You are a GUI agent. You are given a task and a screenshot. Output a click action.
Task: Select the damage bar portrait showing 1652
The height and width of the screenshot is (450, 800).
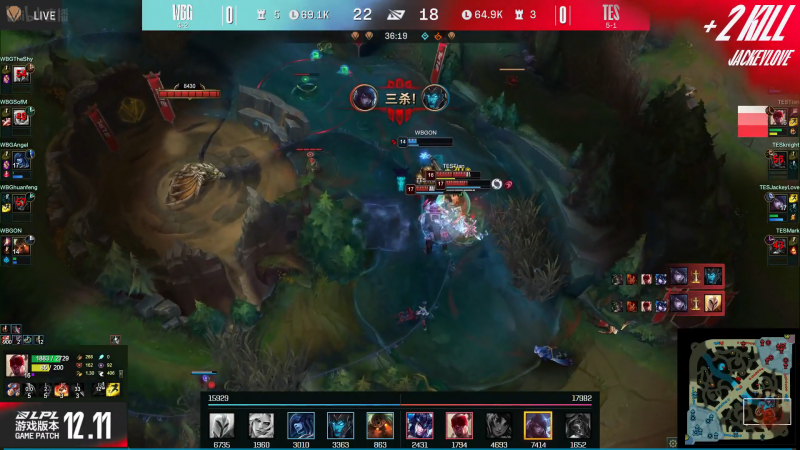coord(577,425)
